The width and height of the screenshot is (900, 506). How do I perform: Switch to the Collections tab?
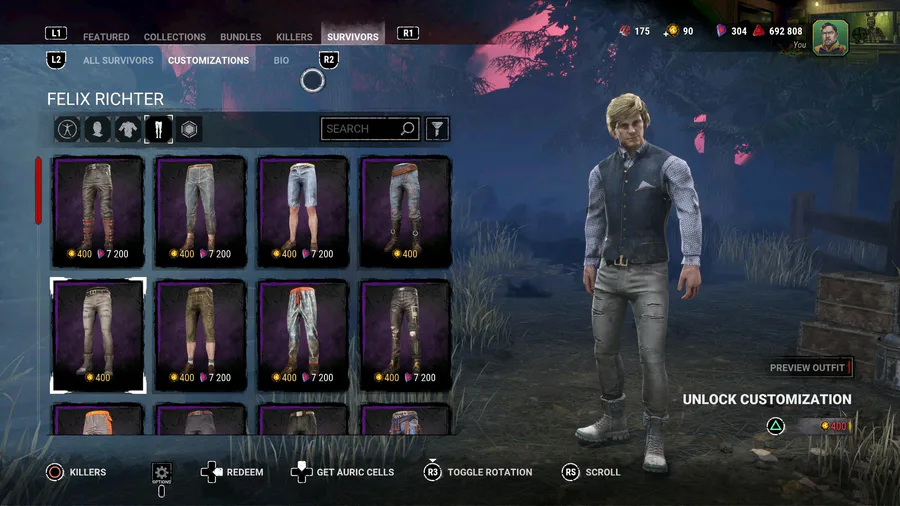click(x=174, y=37)
